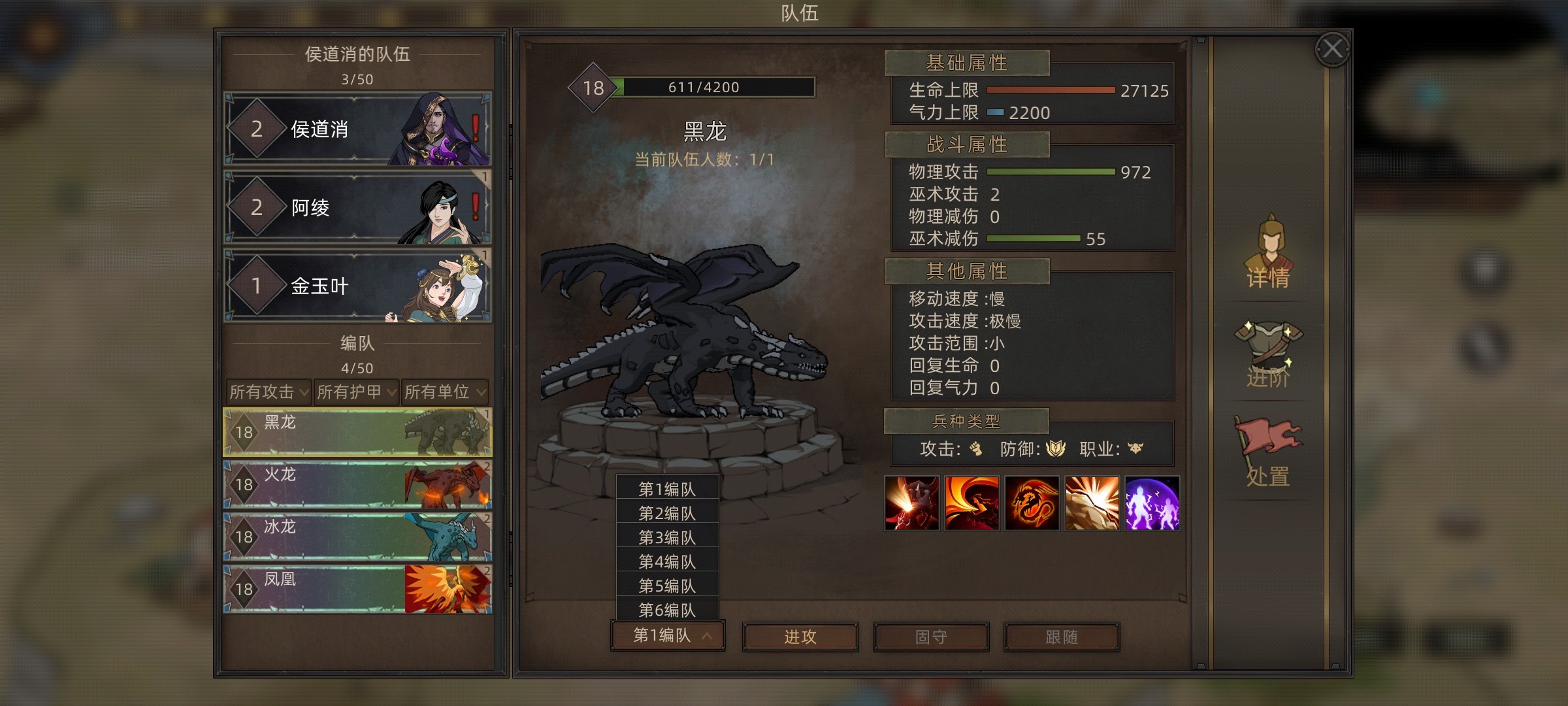Set stance to 固守
Viewport: 1568px width, 706px height.
[931, 637]
